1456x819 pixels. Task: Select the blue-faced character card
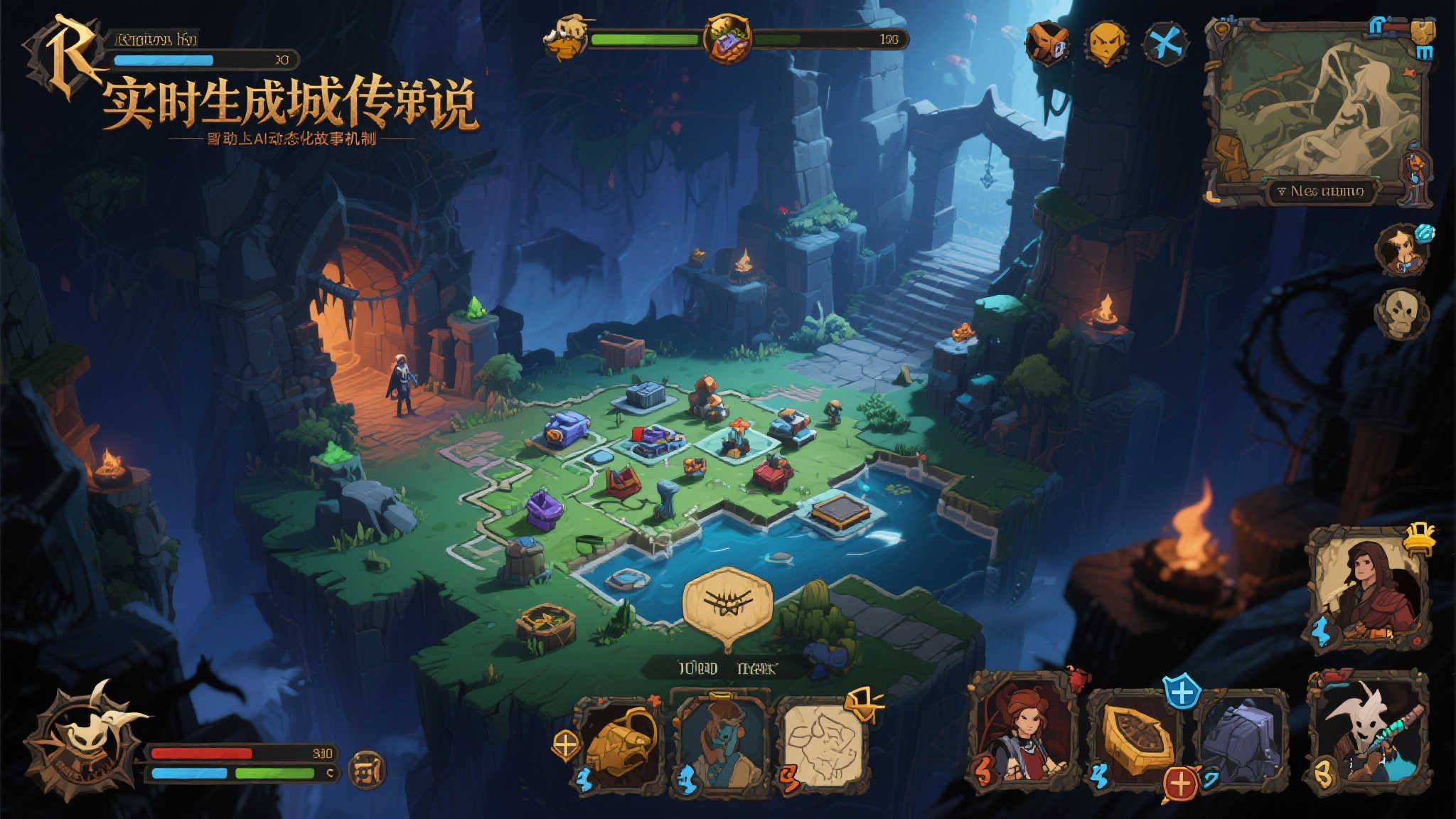[721, 745]
